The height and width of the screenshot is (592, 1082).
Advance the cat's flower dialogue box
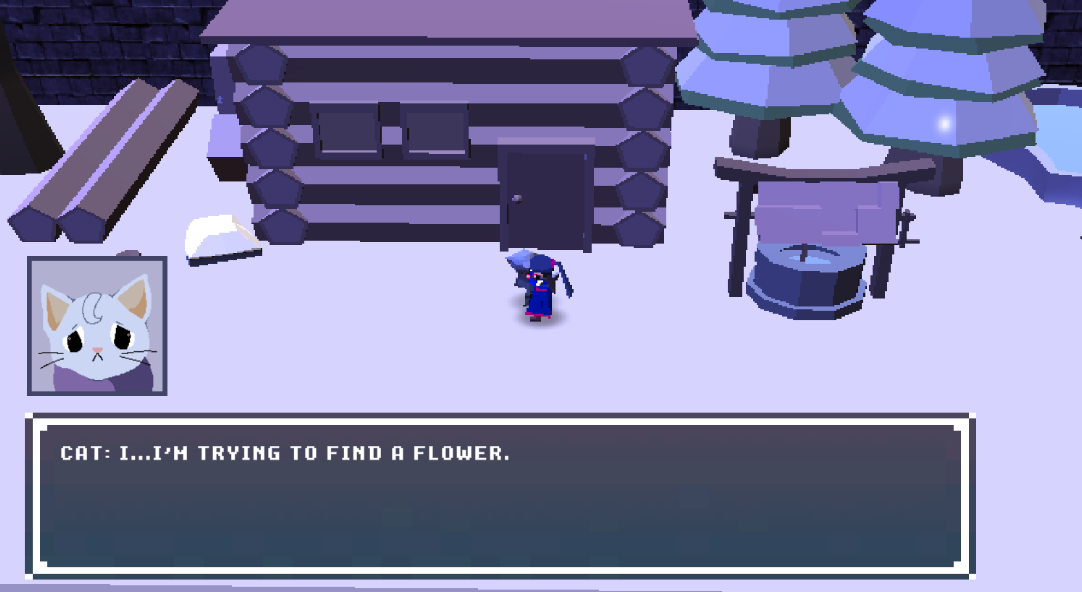(x=500, y=496)
